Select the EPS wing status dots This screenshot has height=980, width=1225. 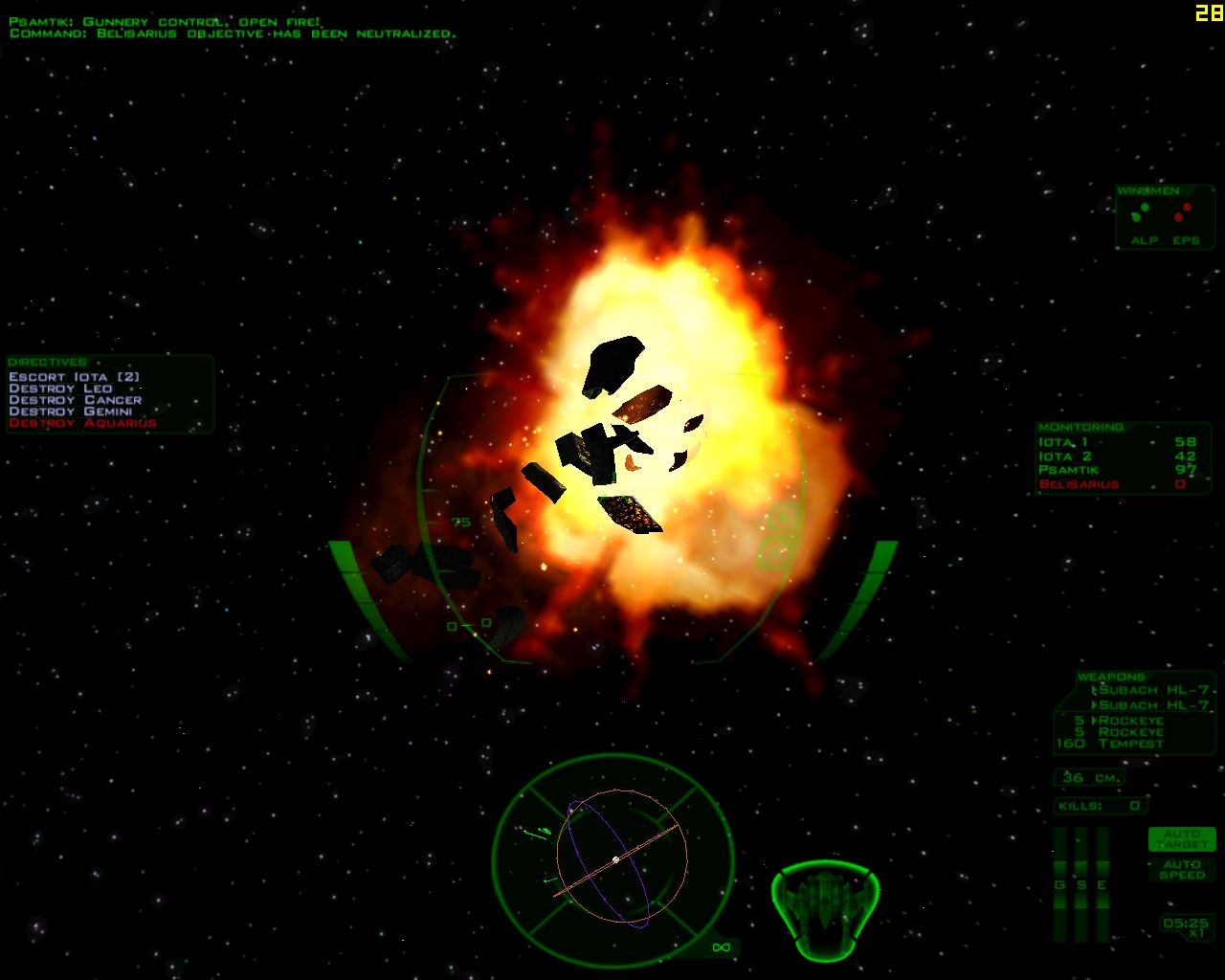(x=1186, y=212)
